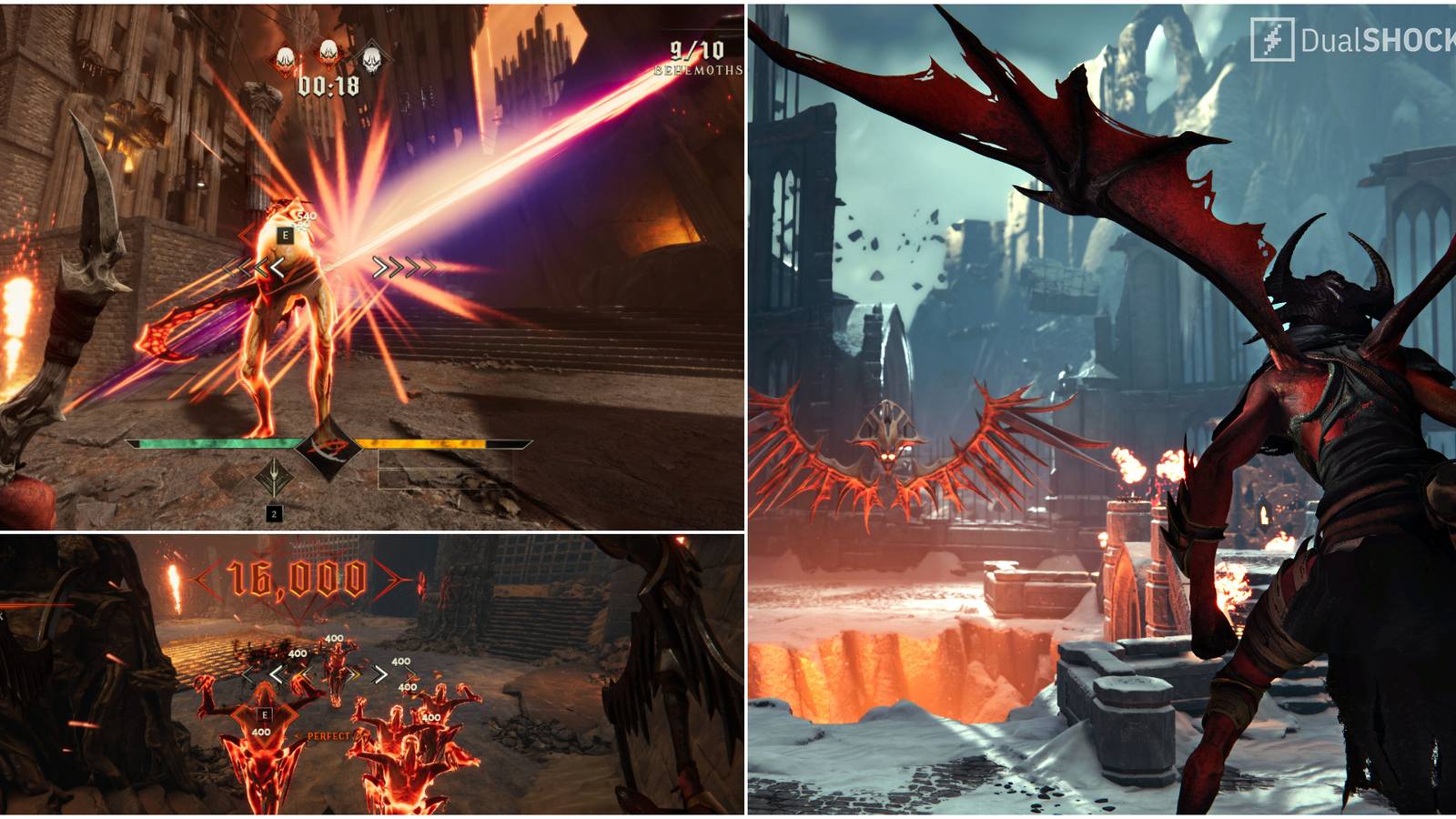Select the trident ability icon with counter 2

[x=275, y=480]
